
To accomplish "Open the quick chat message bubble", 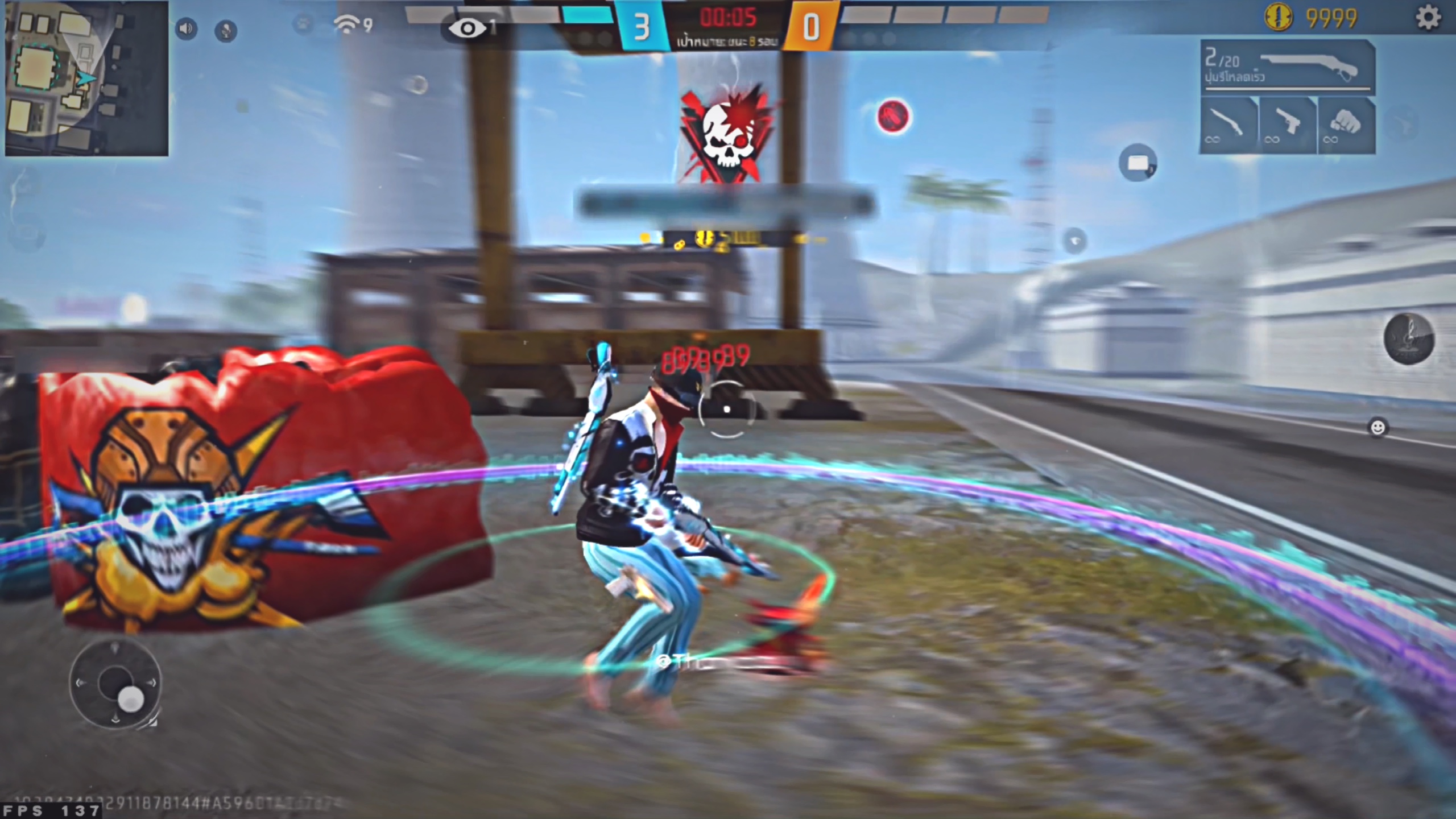I will pos(1138,162).
